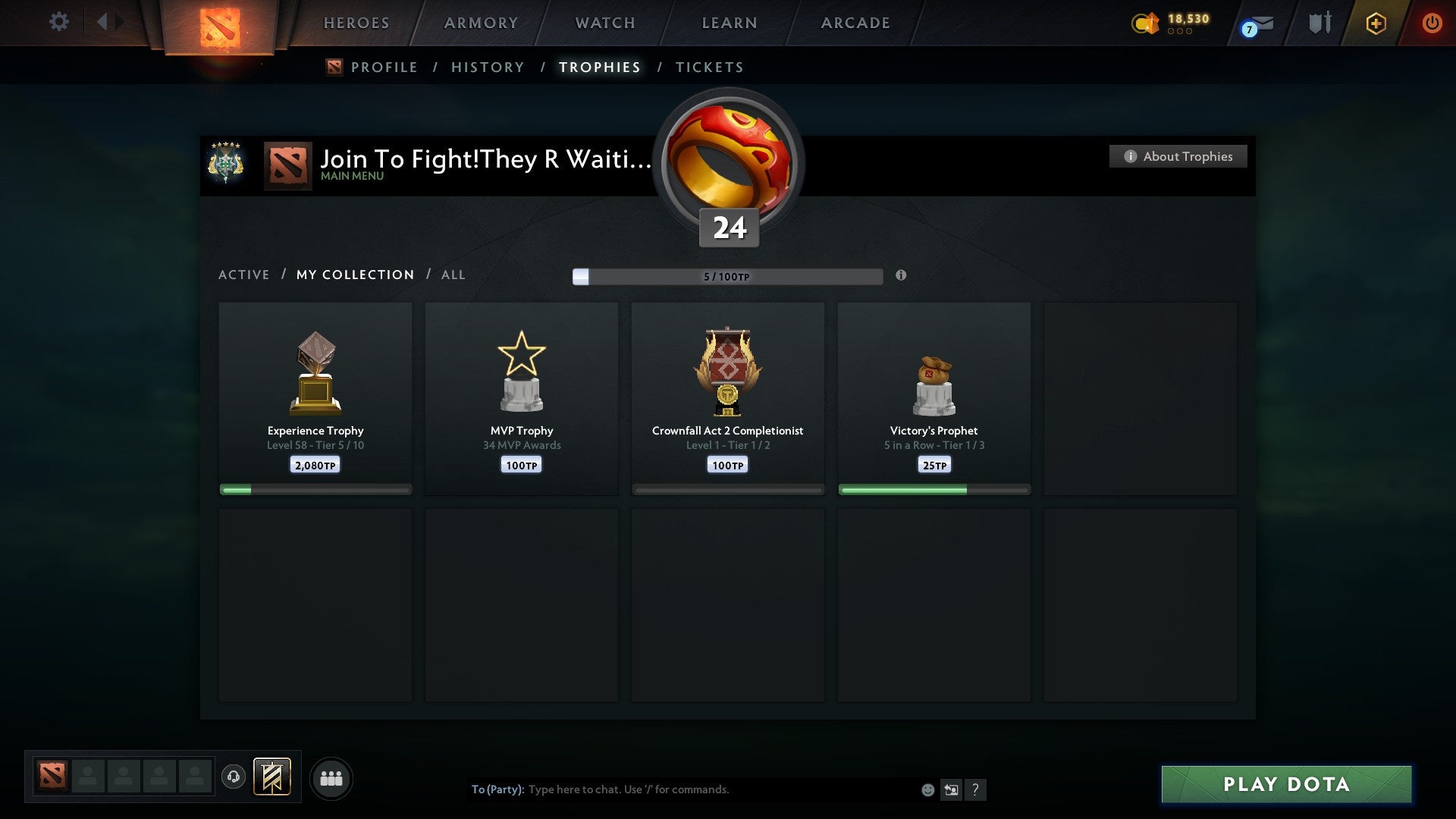Open the settings gear

coord(59,22)
